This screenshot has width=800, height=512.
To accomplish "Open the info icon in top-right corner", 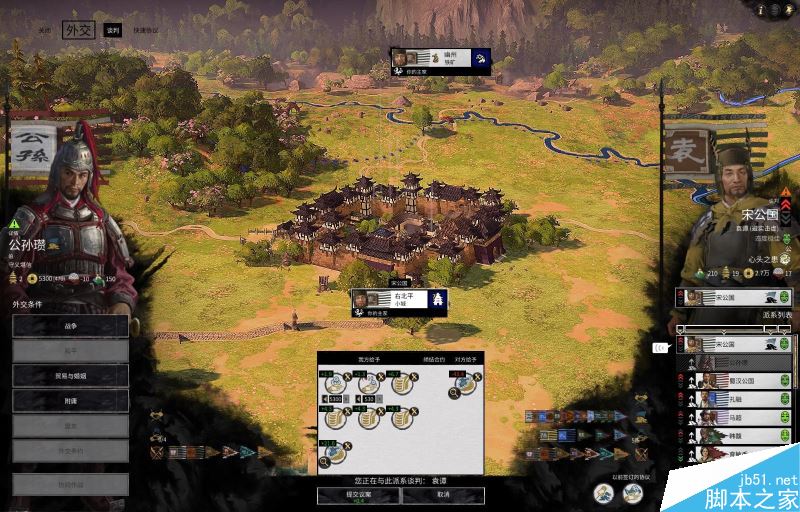I will coord(761,10).
